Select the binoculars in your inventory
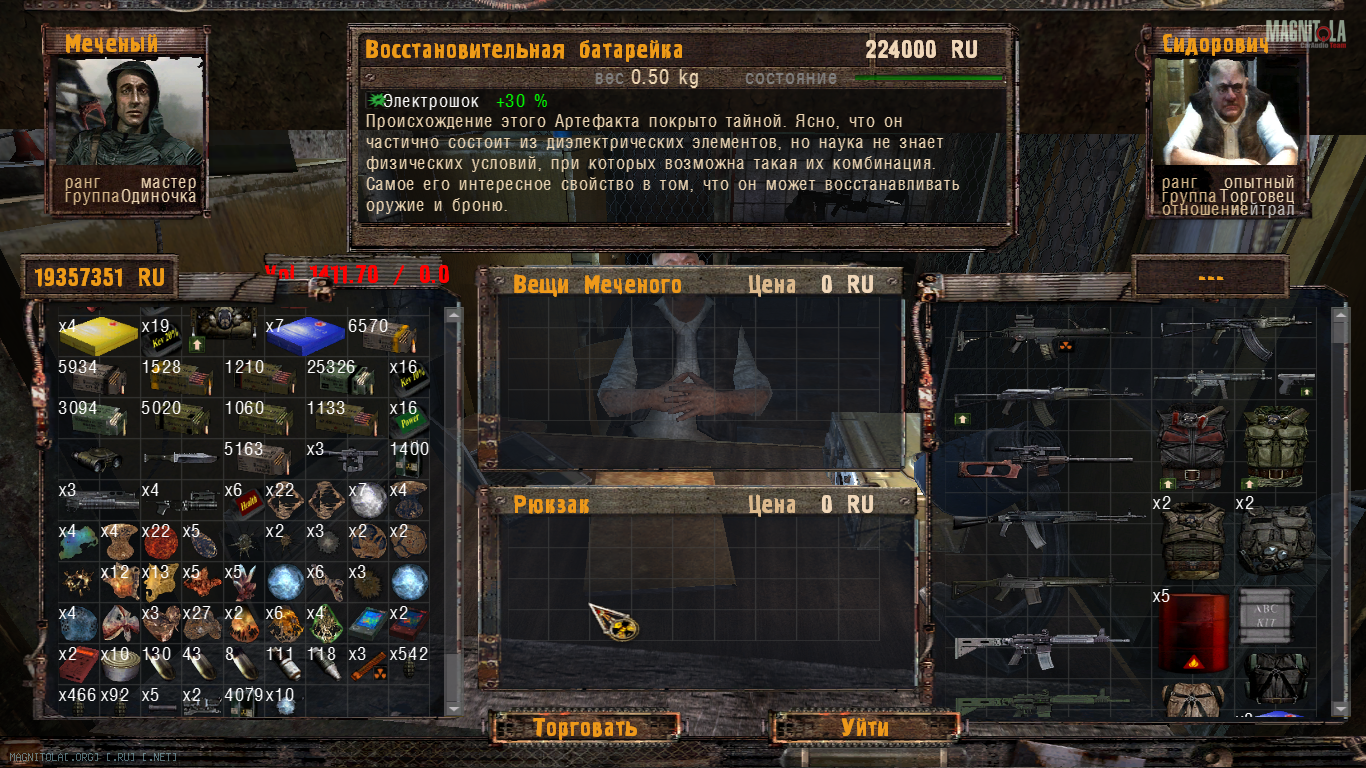 pyautogui.click(x=99, y=458)
